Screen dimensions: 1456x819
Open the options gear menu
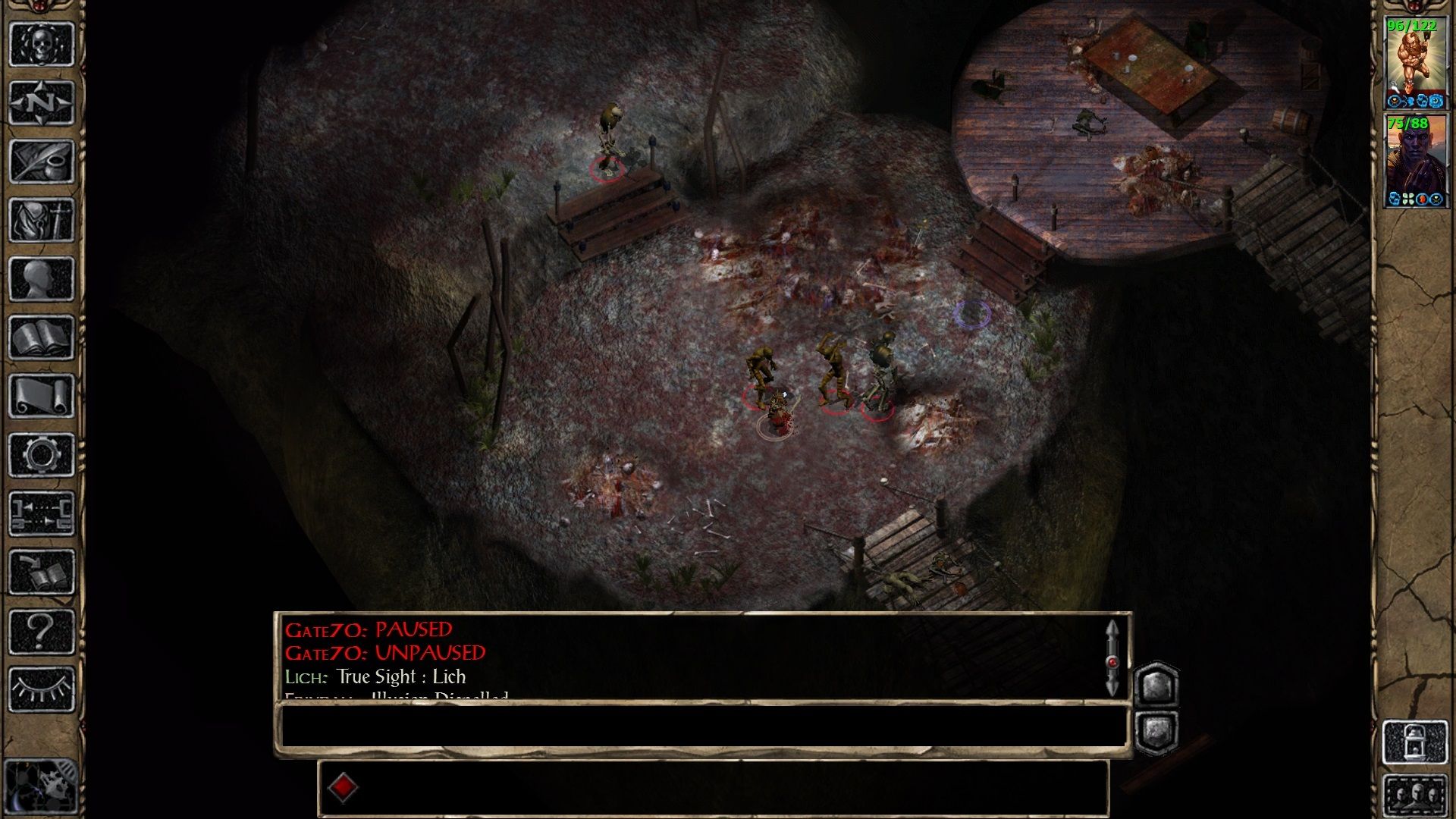coord(41,455)
